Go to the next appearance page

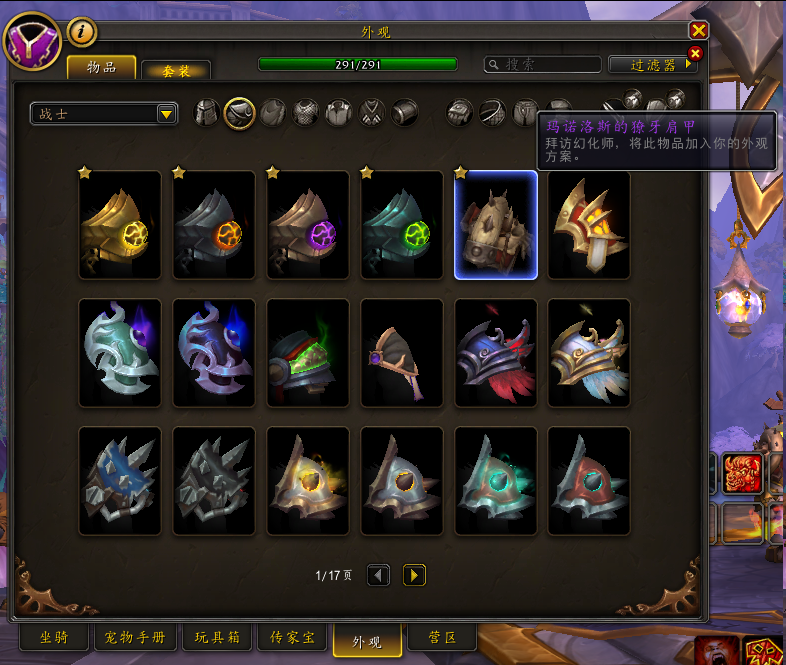click(414, 575)
